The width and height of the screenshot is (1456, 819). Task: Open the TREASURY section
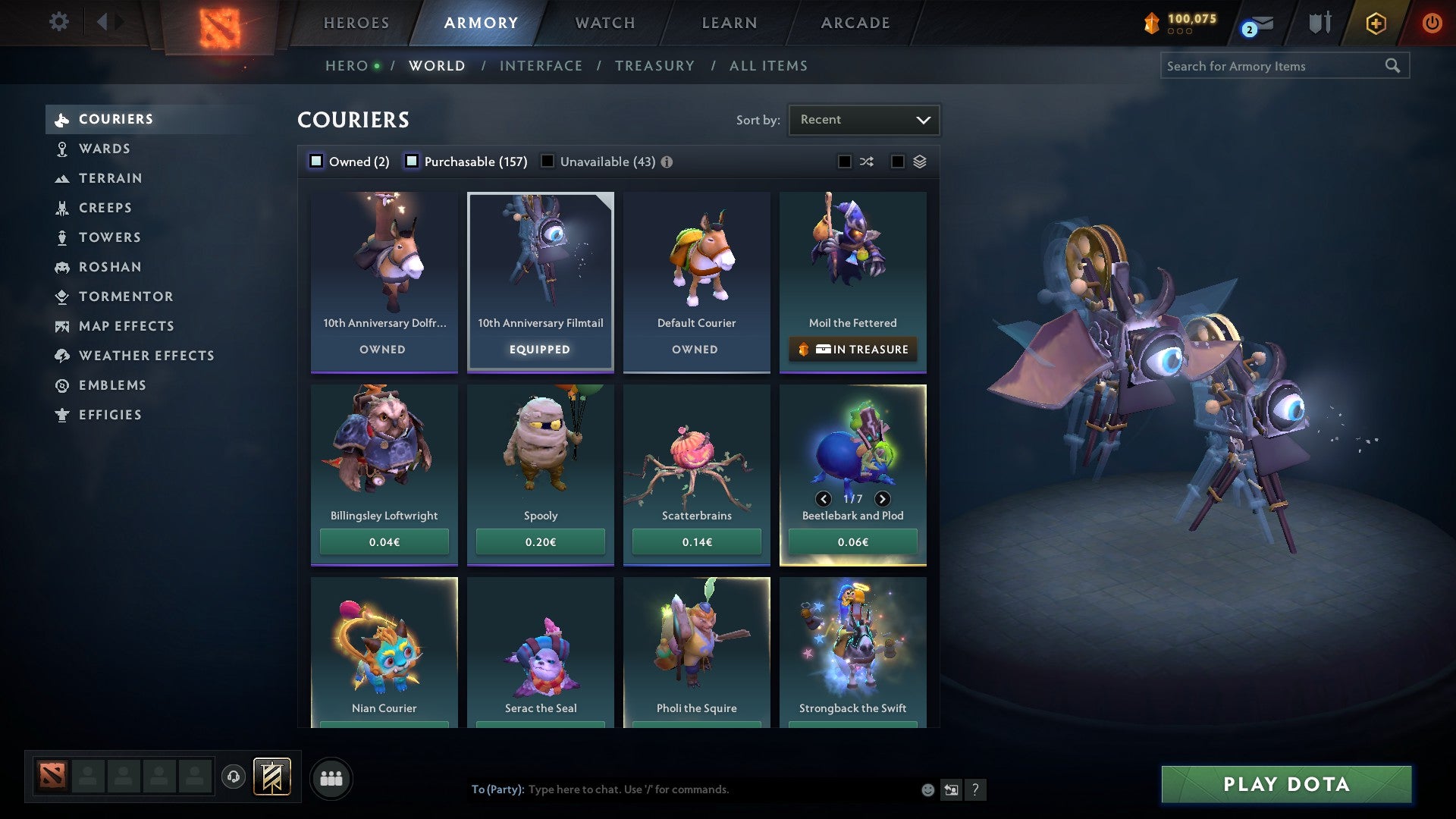click(654, 66)
